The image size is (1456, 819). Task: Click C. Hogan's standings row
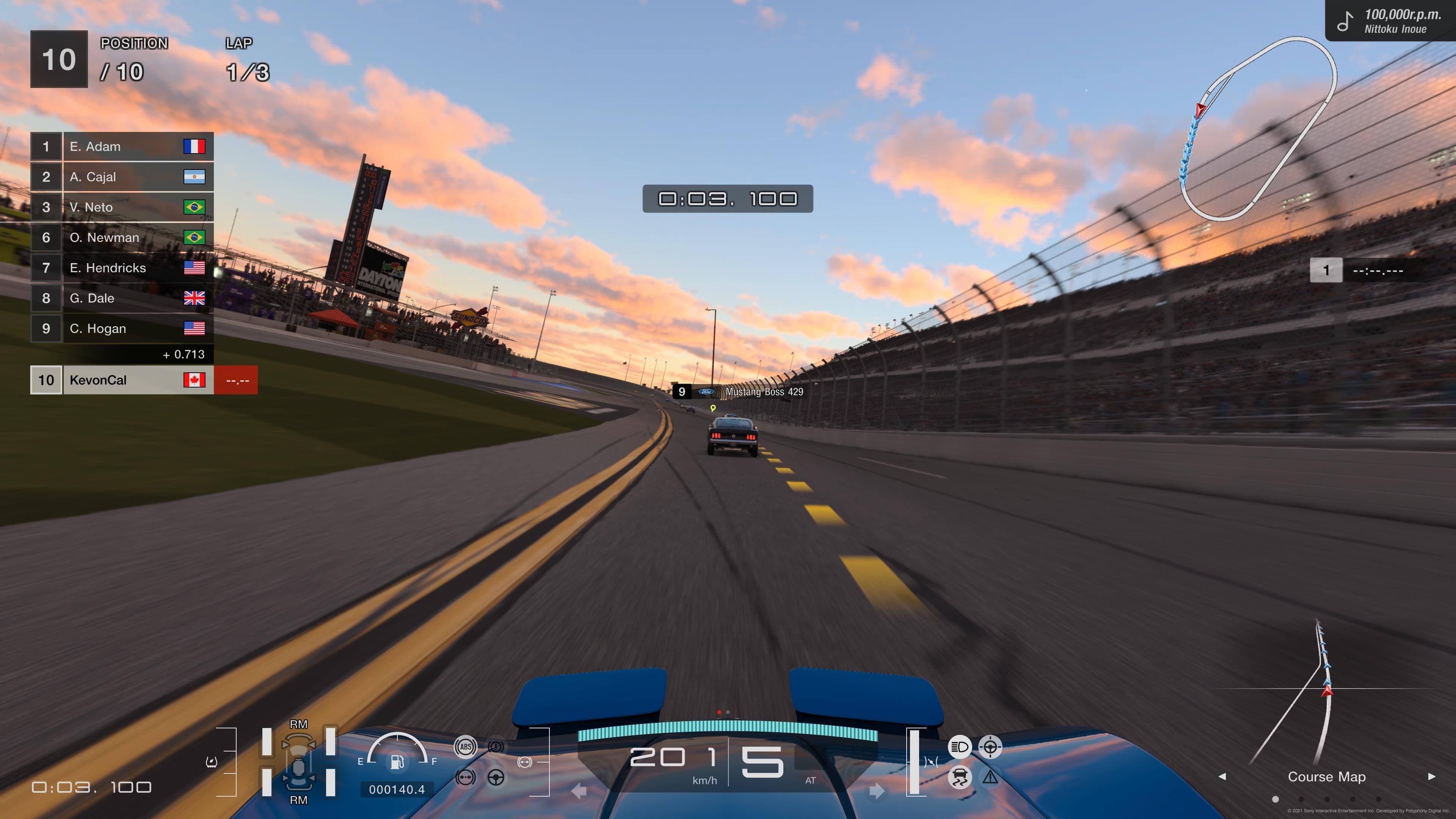click(121, 328)
